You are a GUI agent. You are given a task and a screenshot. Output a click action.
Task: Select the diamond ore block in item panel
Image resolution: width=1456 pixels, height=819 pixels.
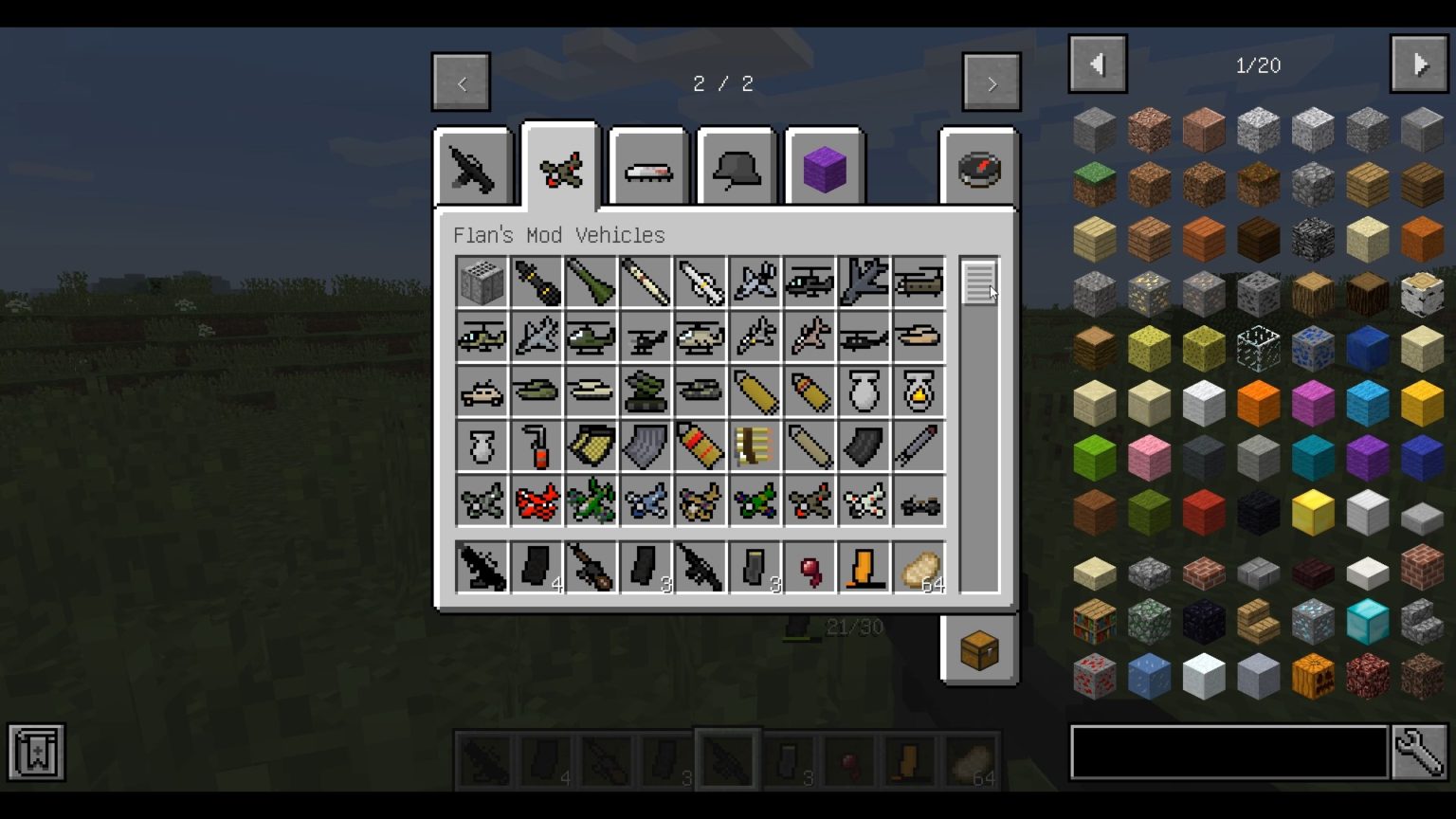pos(1312,621)
